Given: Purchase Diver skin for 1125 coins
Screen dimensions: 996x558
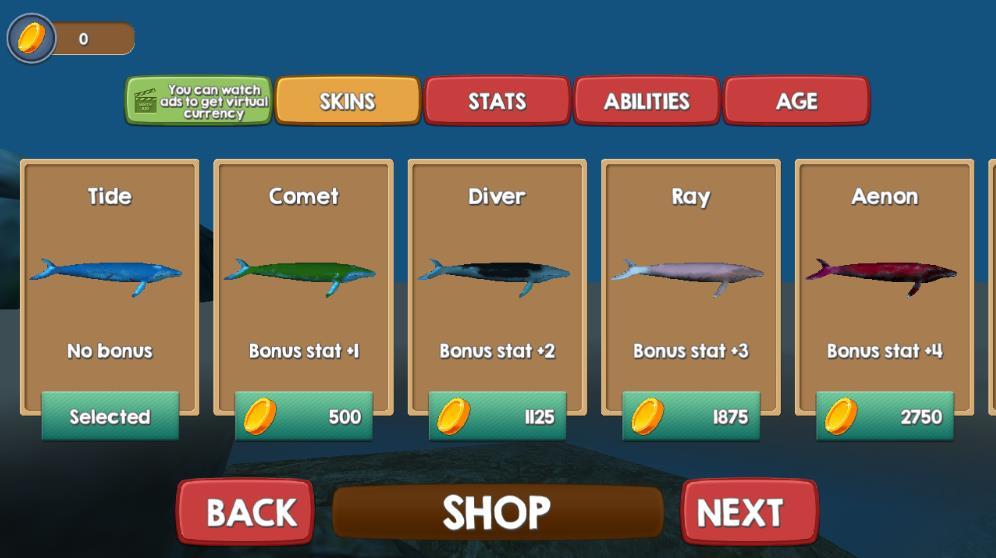Looking at the screenshot, I should 497,416.
